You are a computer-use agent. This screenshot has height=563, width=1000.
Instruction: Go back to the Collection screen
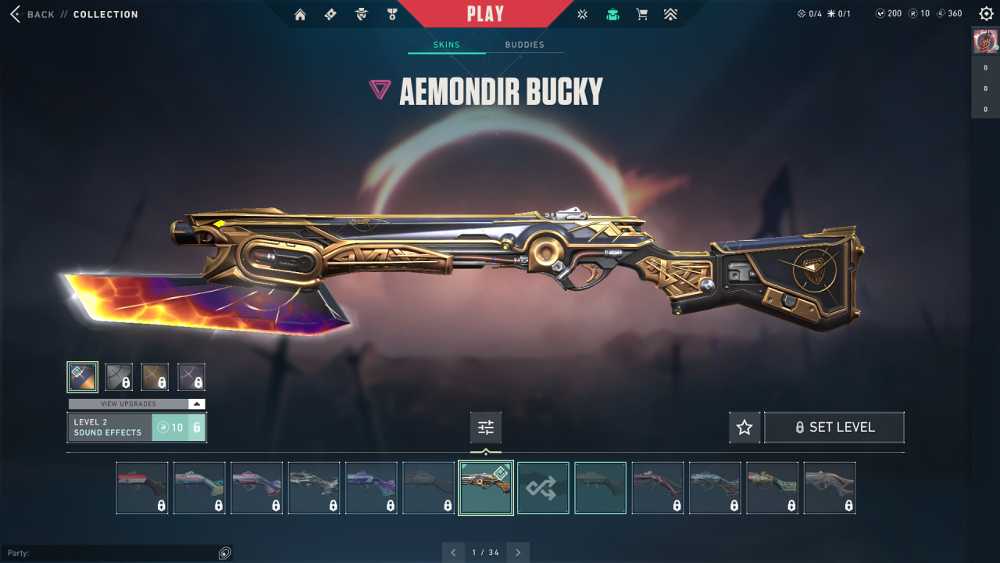(x=32, y=15)
